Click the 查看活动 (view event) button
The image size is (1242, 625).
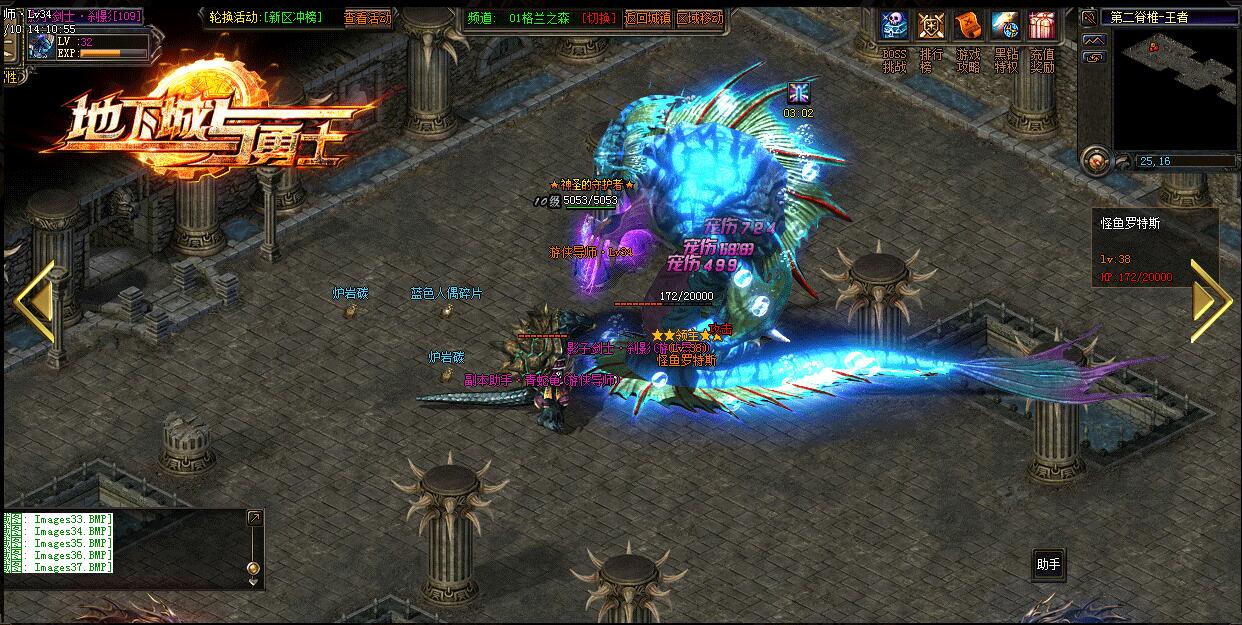(x=368, y=18)
